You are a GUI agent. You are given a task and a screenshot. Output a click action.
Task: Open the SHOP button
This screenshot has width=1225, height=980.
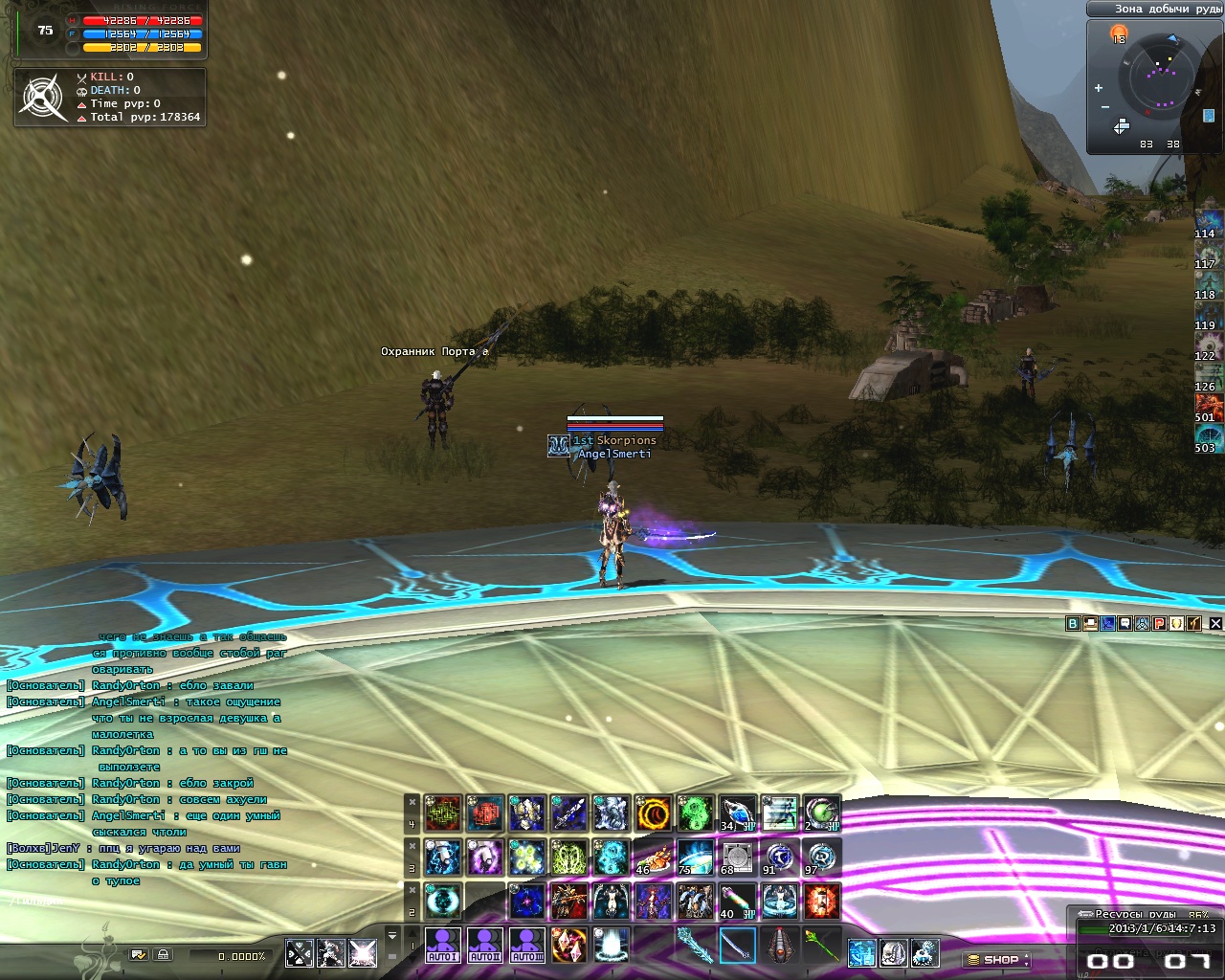point(996,959)
